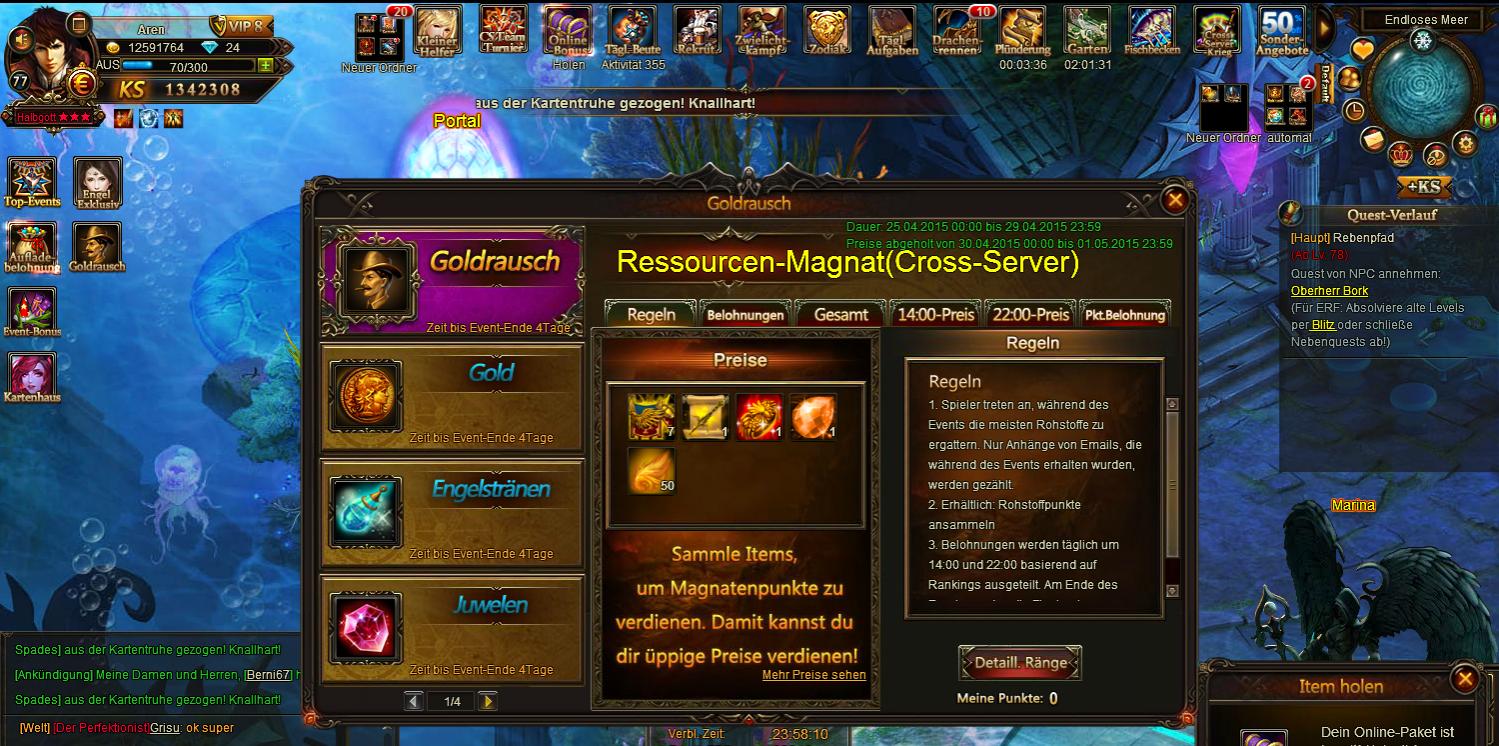The height and width of the screenshot is (746, 1499).
Task: Open the Kartenhaus icon
Action: 32,377
